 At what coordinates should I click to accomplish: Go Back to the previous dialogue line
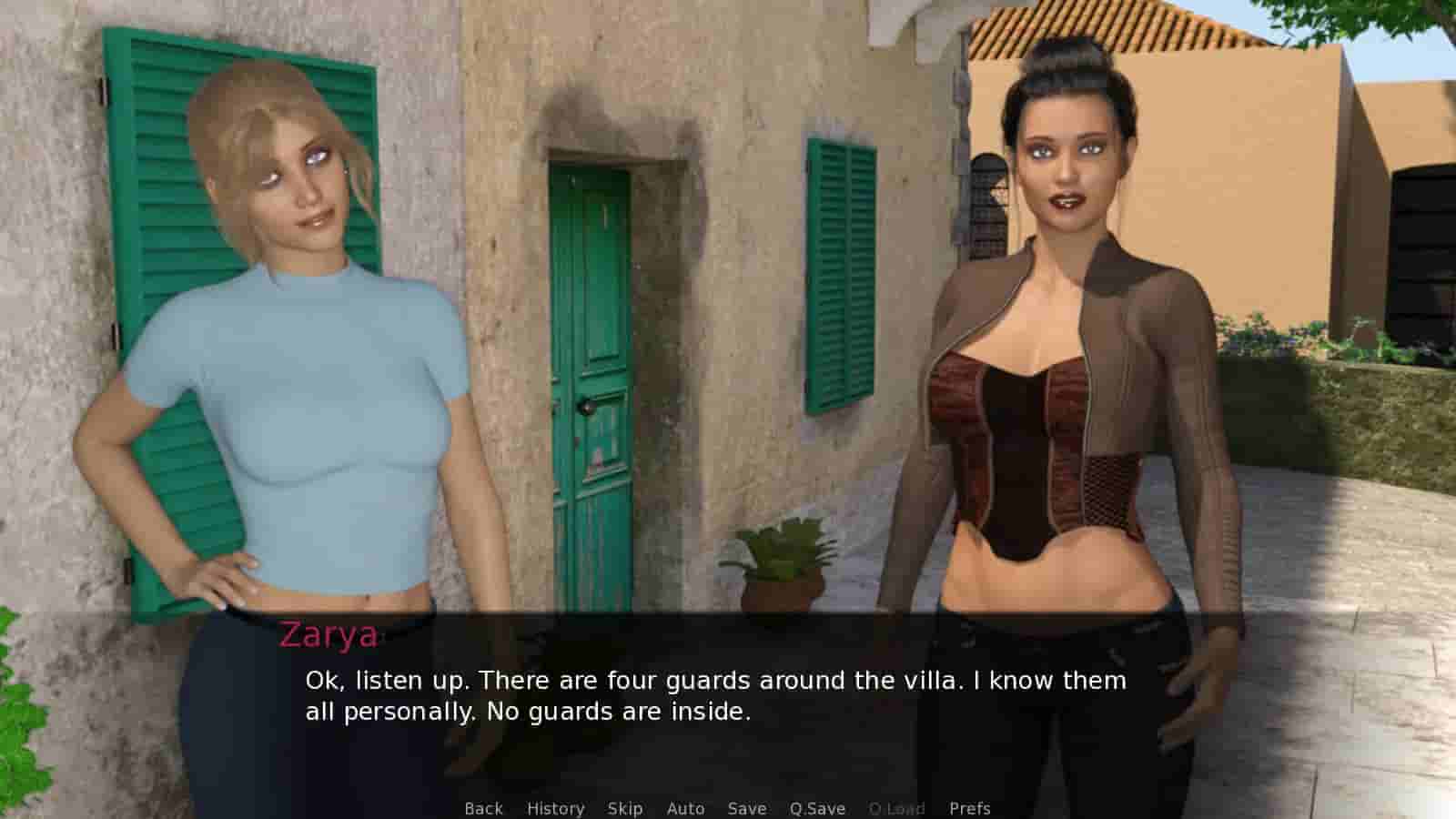click(x=484, y=808)
